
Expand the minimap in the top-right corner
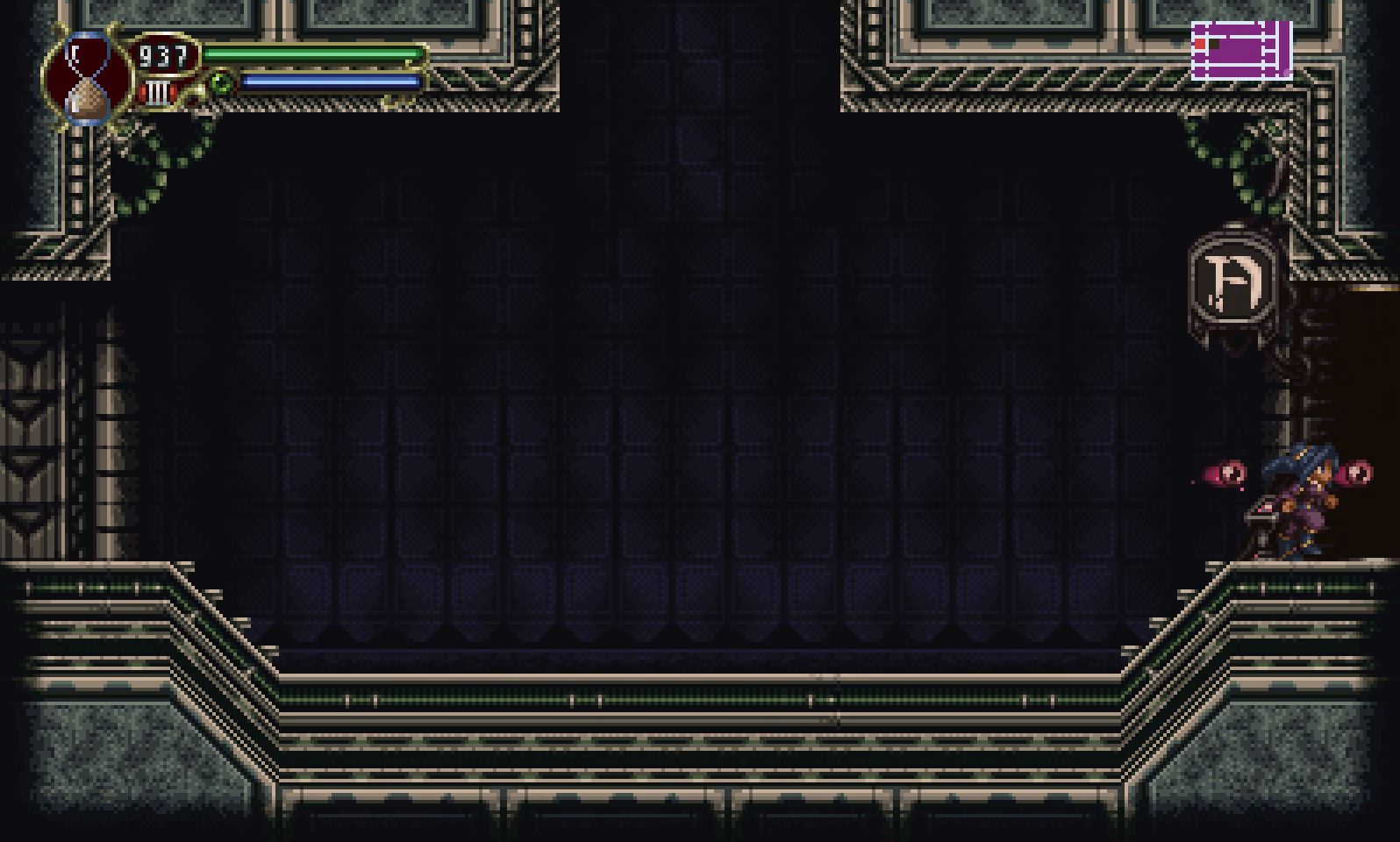pyautogui.click(x=1240, y=51)
